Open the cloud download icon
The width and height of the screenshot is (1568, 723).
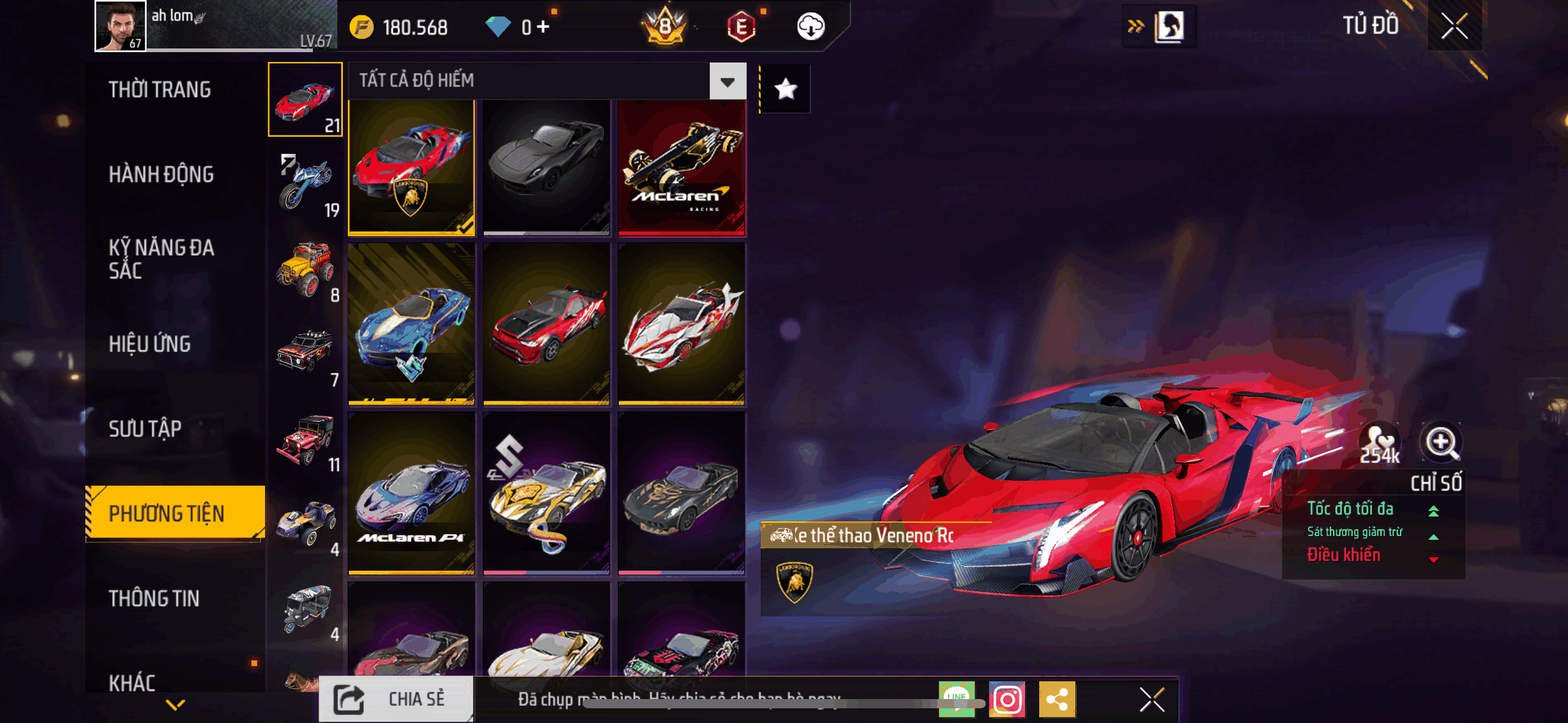click(810, 27)
